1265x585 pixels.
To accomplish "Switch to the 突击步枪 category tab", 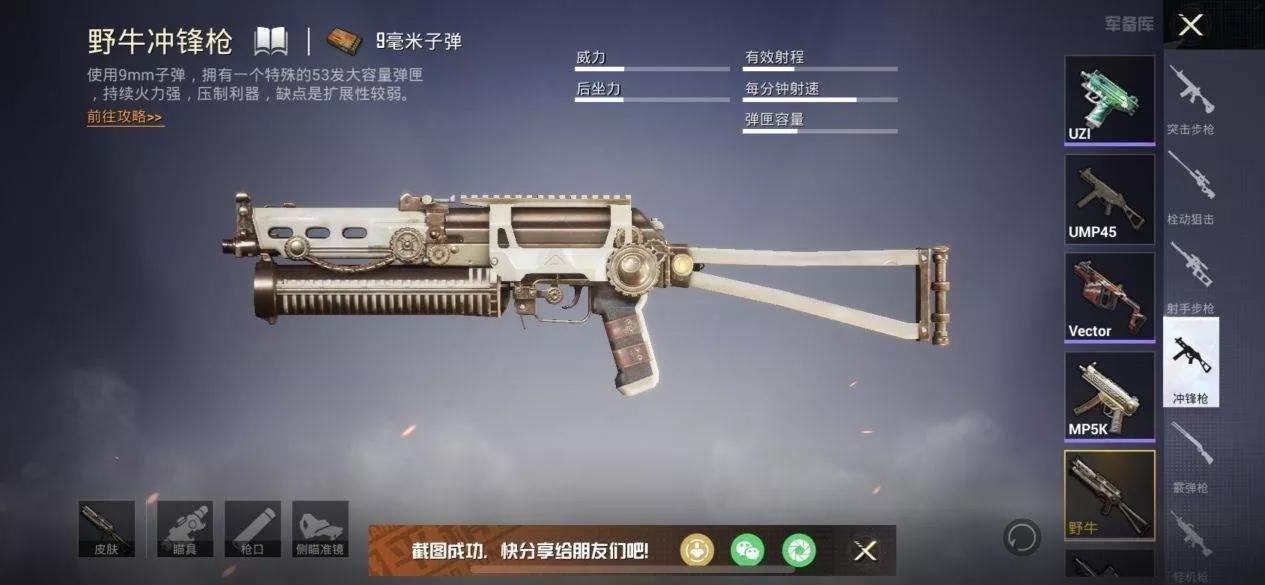I will coord(1191,100).
